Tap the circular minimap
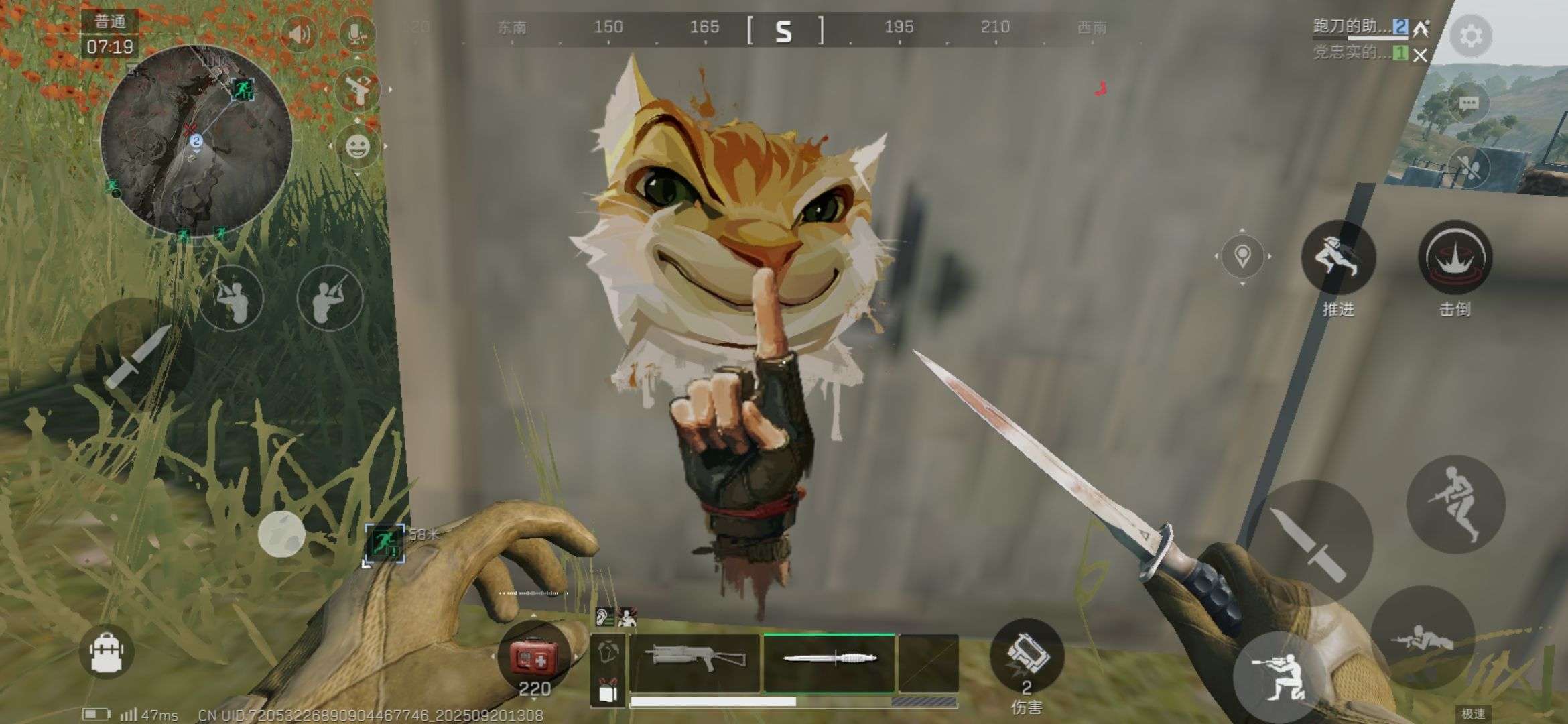Viewport: 1568px width, 724px height. click(x=196, y=141)
